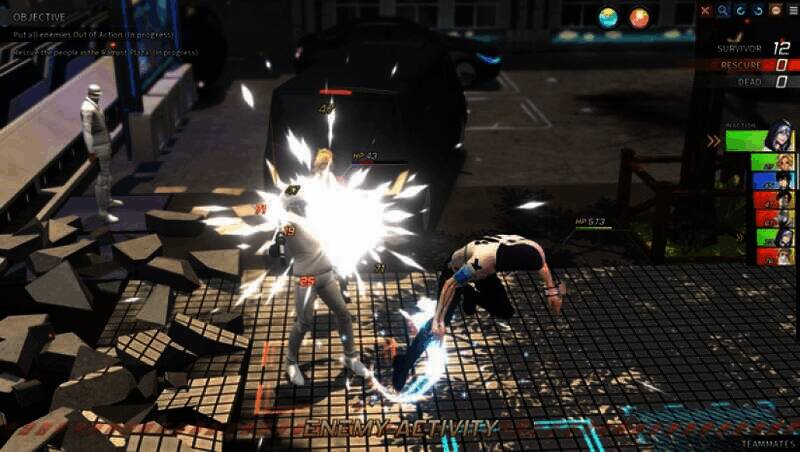Select the round blue and yellow icon

click(608, 17)
